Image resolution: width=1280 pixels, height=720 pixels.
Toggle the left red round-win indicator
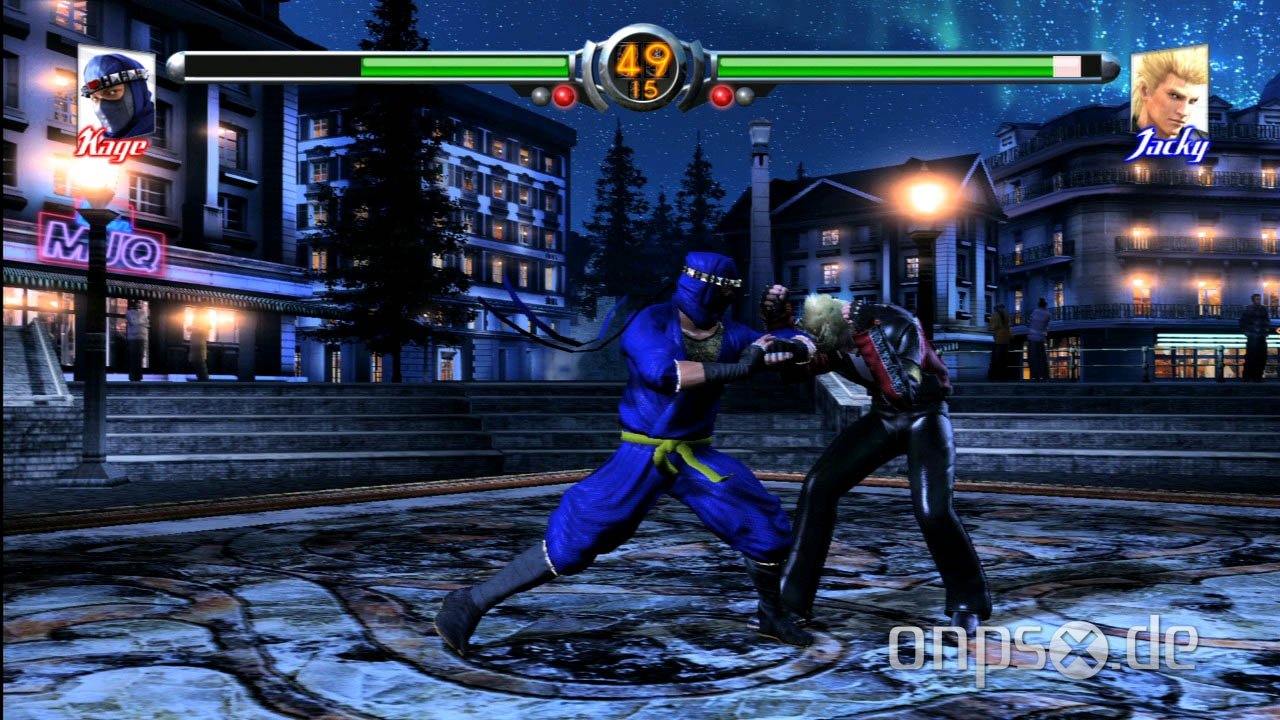pos(564,95)
